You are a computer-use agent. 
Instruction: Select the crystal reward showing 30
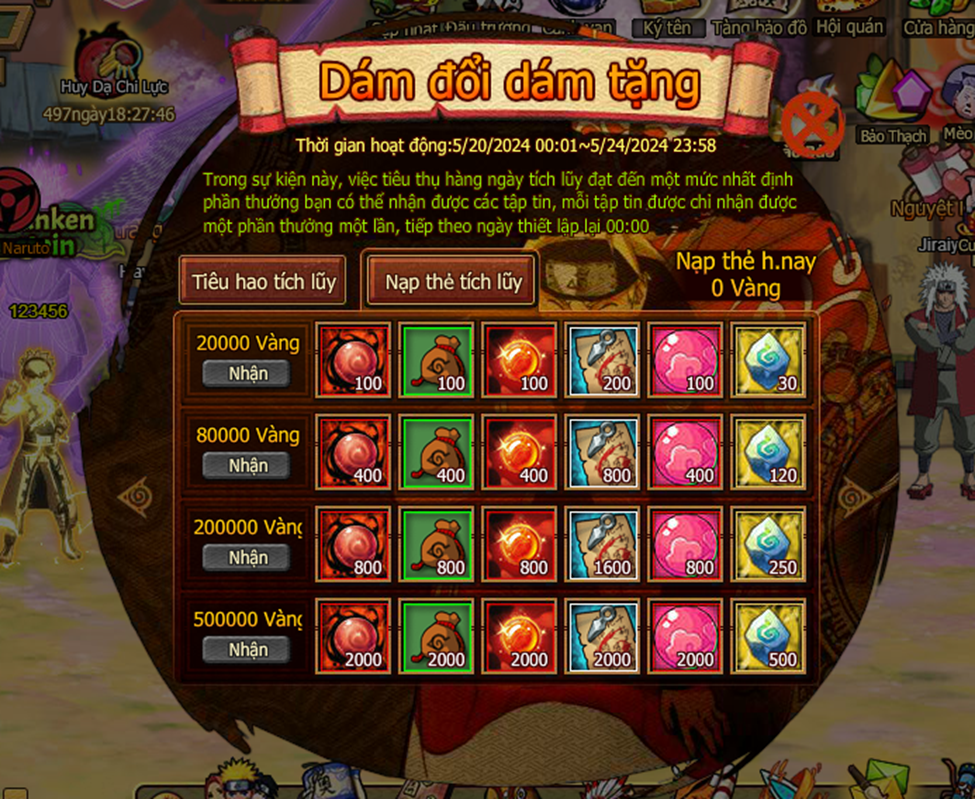click(x=769, y=359)
